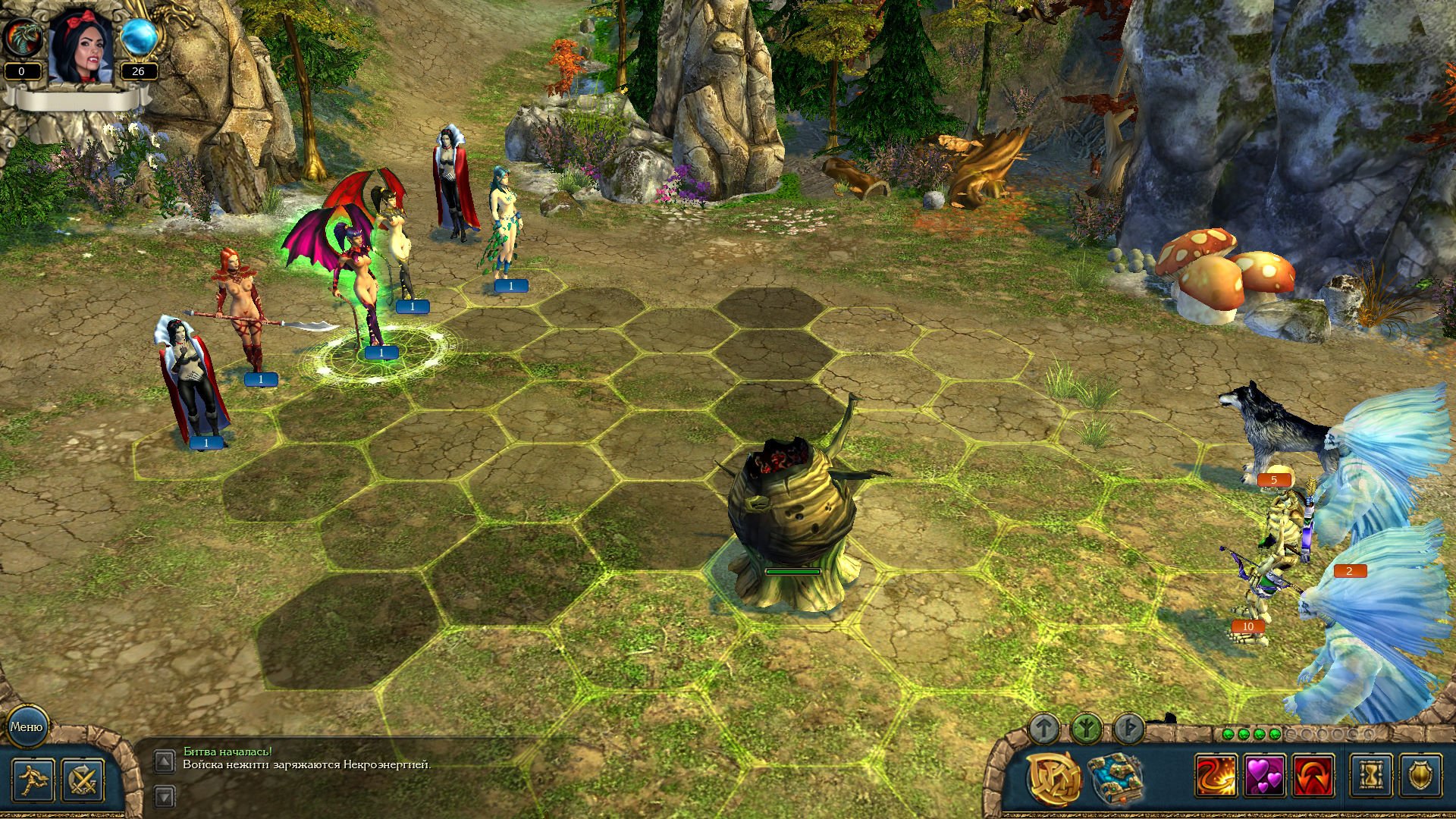This screenshot has height=819, width=1456.
Task: Select the hero portrait with red bow
Action: pyautogui.click(x=81, y=47)
